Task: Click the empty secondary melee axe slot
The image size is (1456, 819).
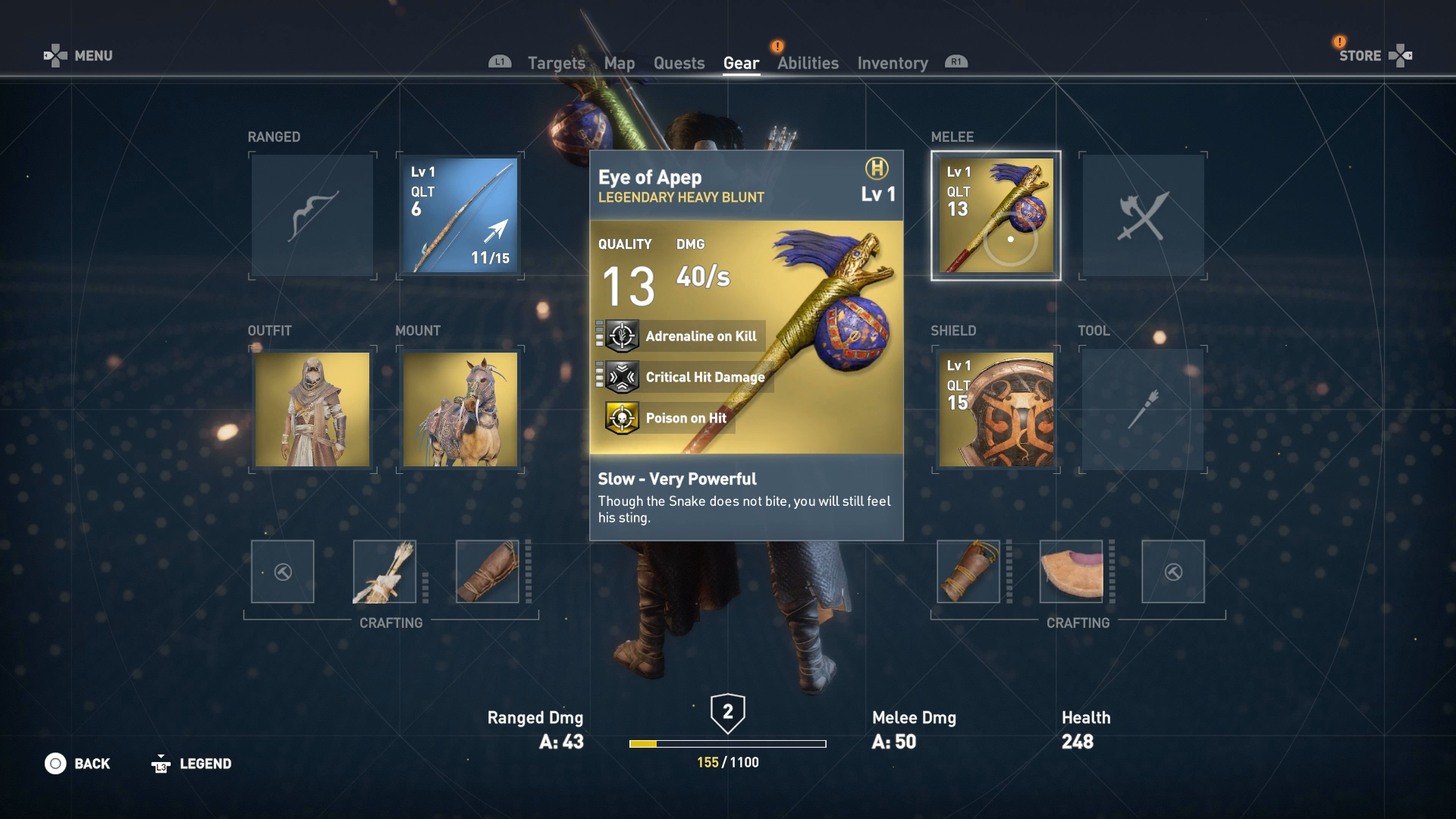Action: coord(1143,215)
